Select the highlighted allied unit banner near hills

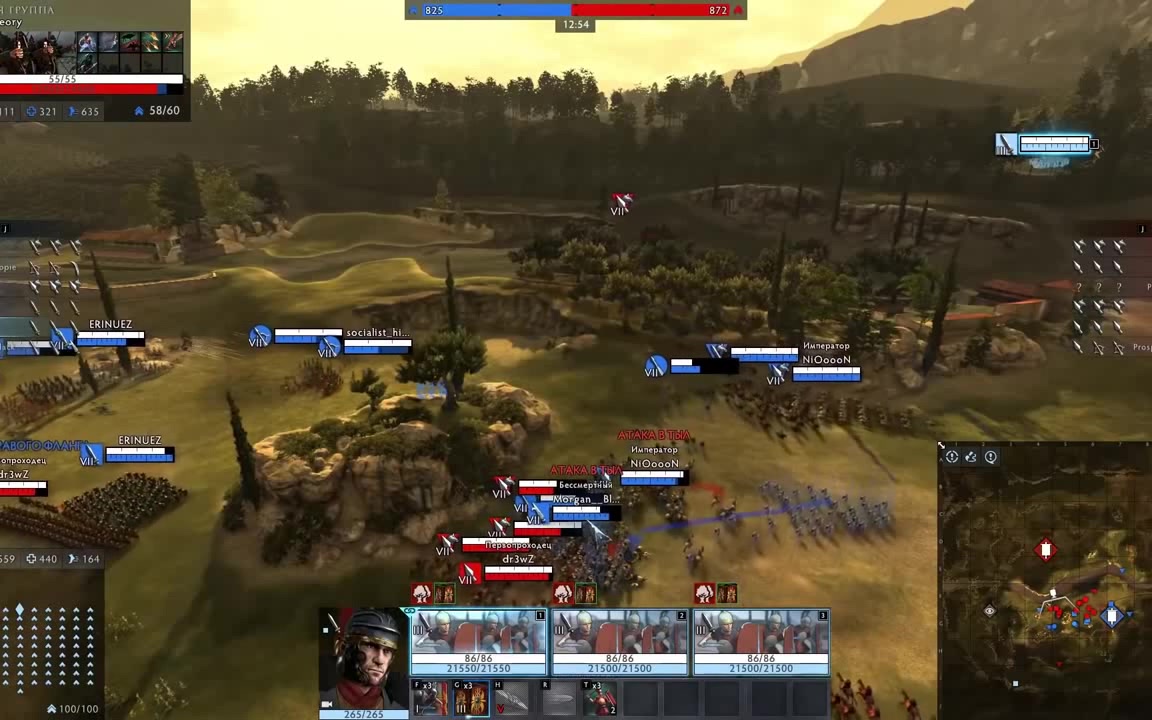1046,145
